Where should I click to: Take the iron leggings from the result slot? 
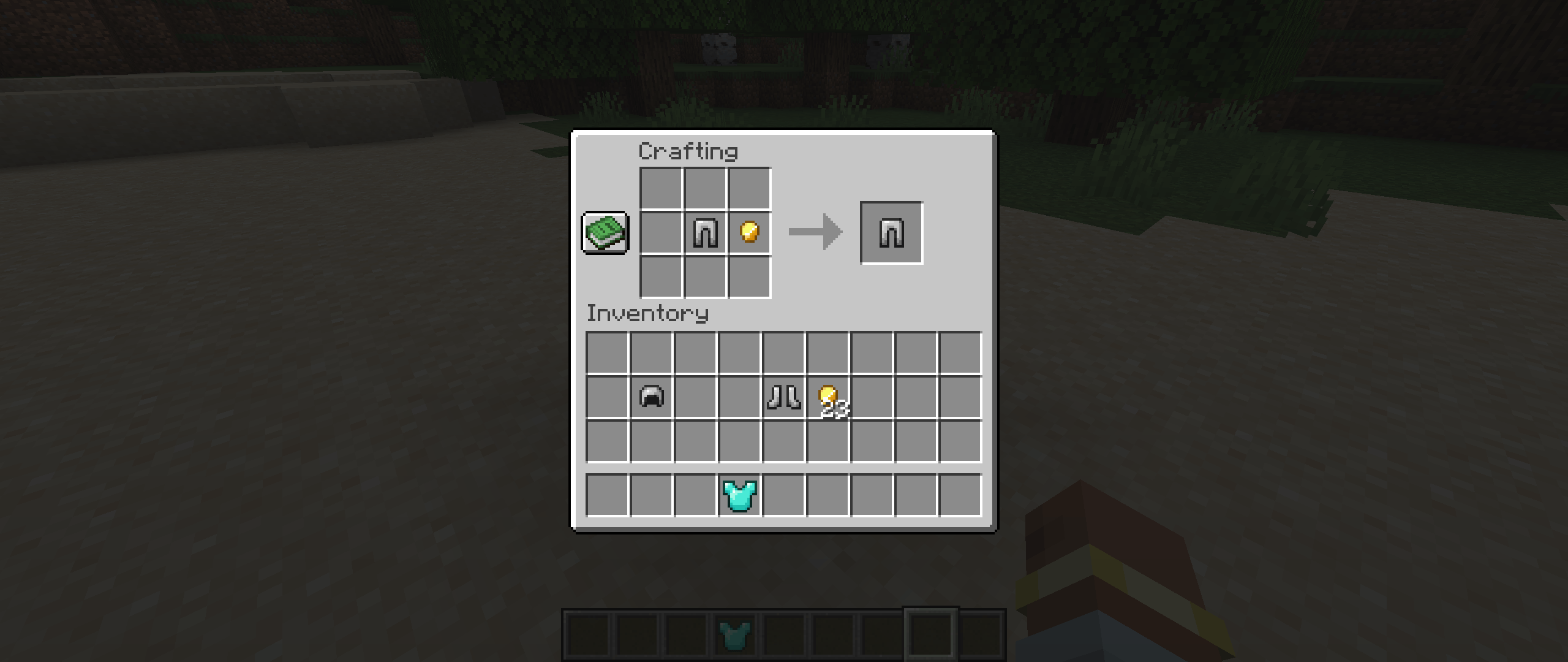(x=891, y=233)
